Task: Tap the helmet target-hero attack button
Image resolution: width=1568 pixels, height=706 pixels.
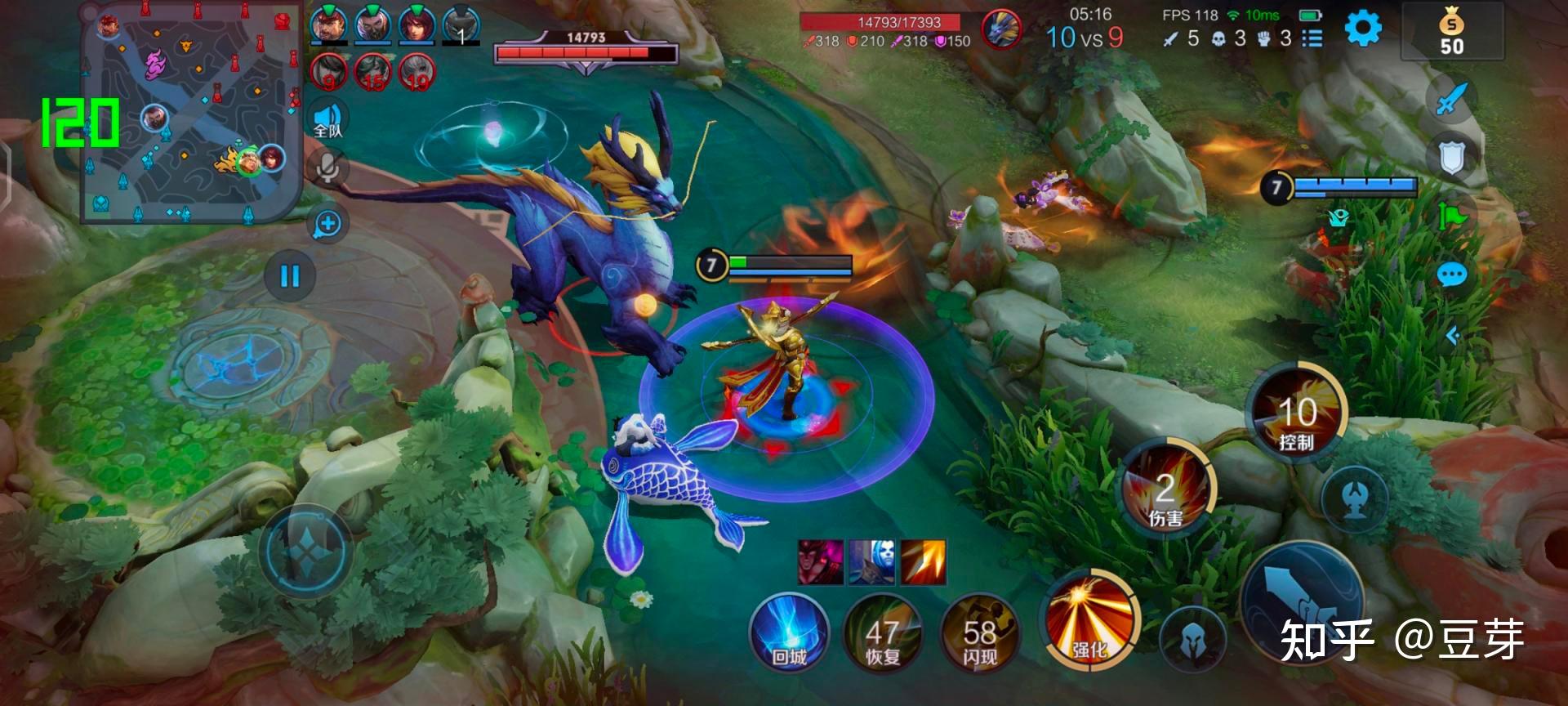Action: [1192, 642]
